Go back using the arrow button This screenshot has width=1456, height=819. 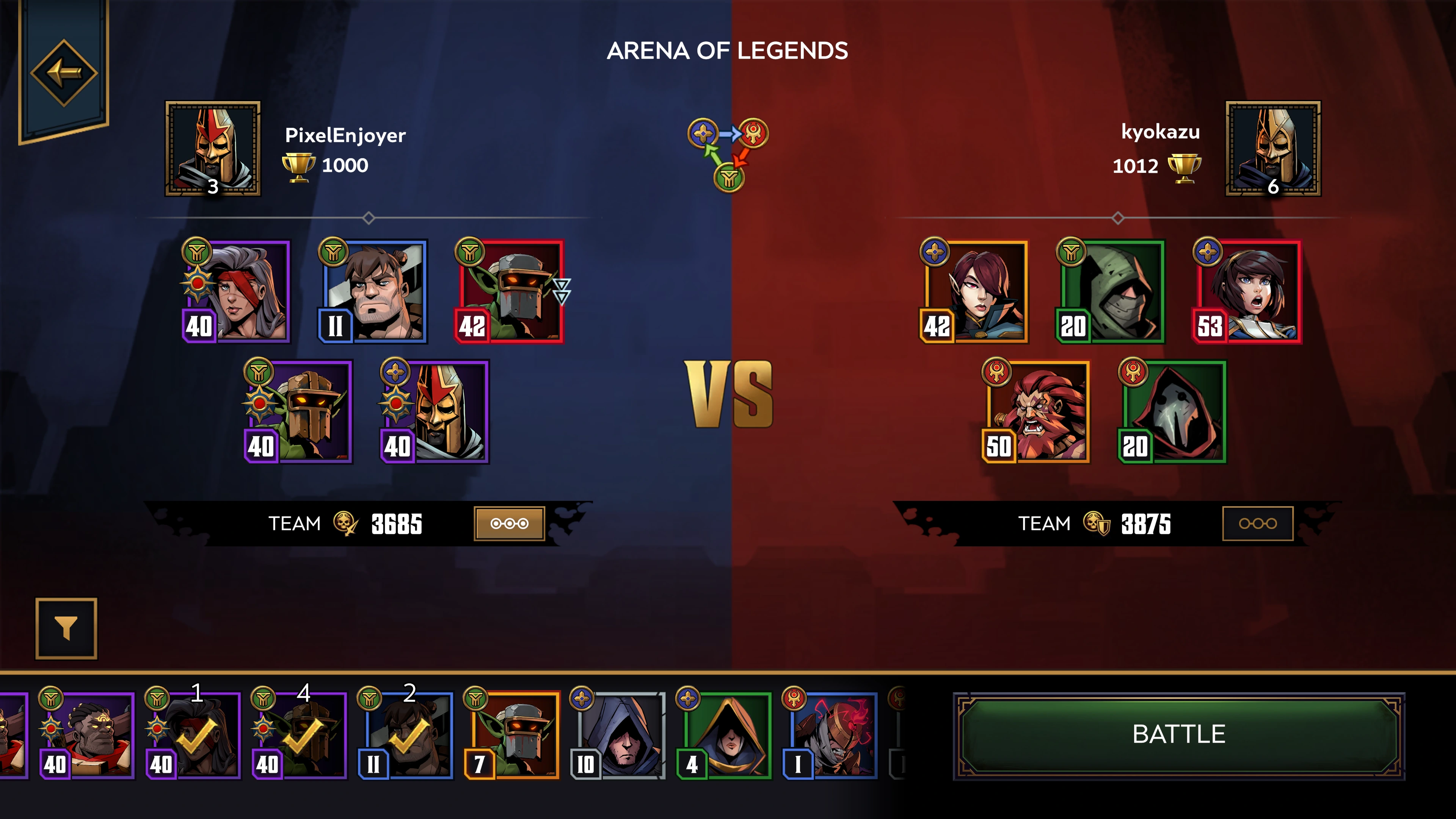coord(64,72)
